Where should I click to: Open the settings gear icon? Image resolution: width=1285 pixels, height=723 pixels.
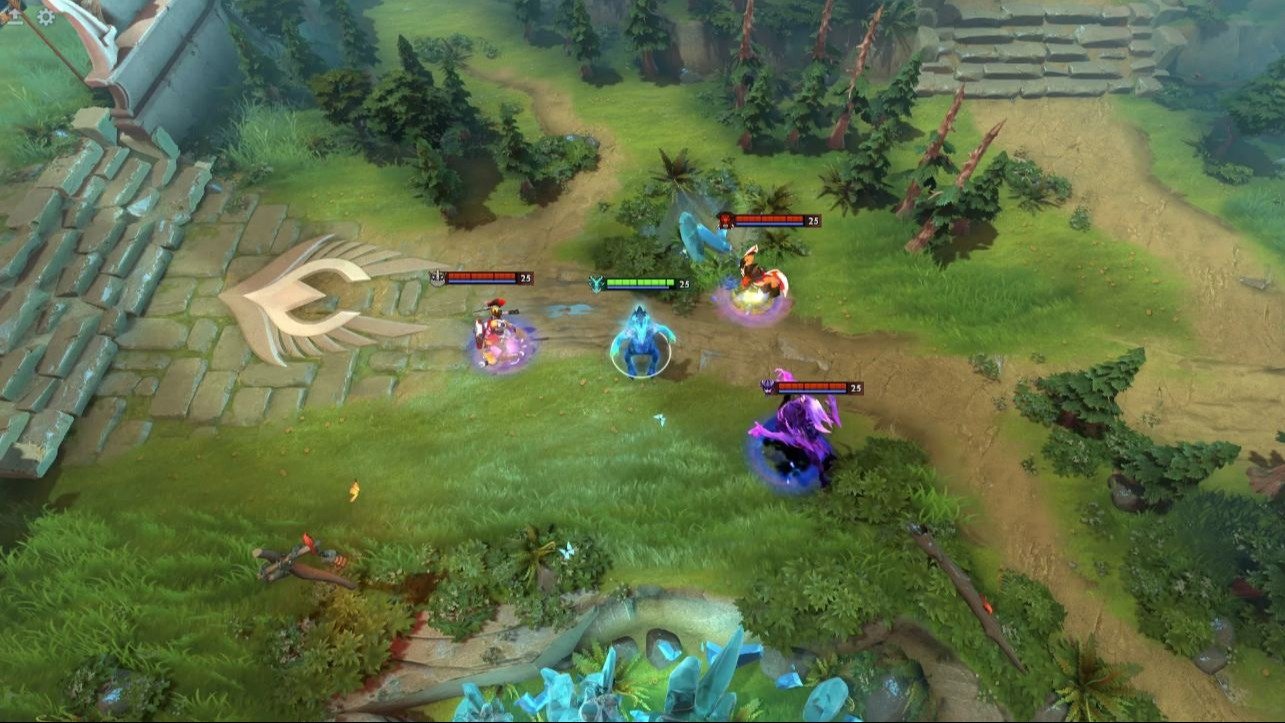[x=46, y=16]
